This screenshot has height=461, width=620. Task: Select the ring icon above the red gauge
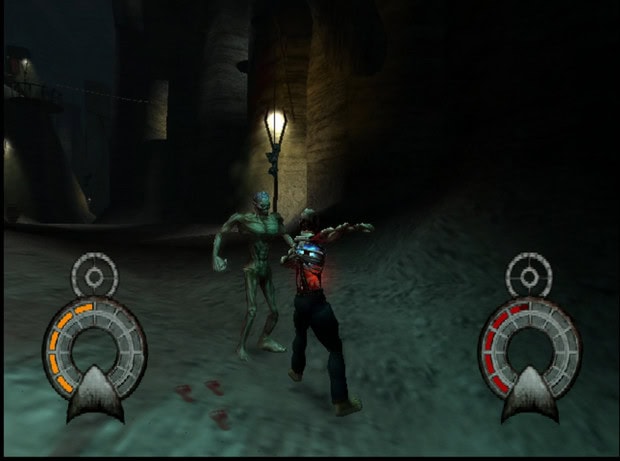[529, 274]
